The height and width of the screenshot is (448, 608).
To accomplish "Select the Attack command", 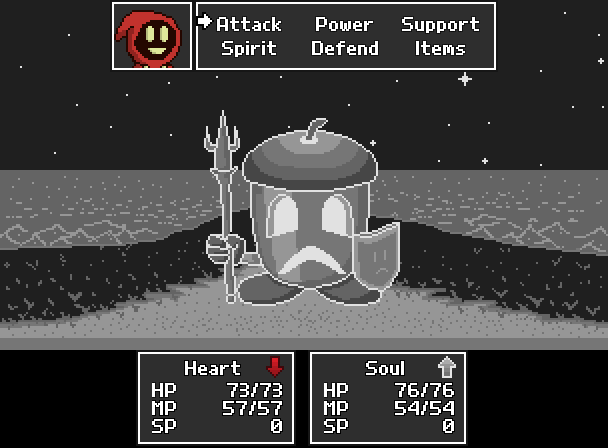I will pyautogui.click(x=249, y=24).
